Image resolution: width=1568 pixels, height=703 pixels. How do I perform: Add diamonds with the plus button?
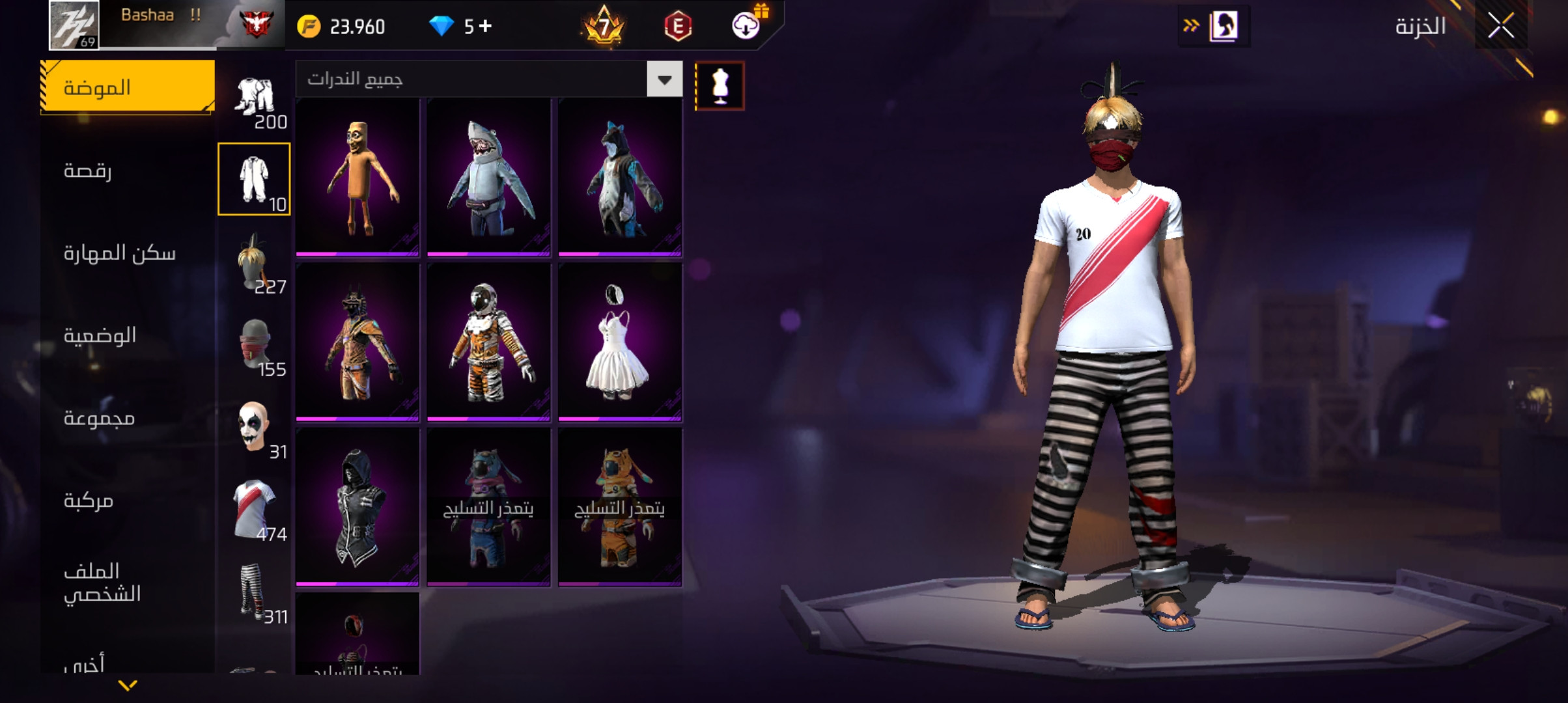pyautogui.click(x=486, y=26)
